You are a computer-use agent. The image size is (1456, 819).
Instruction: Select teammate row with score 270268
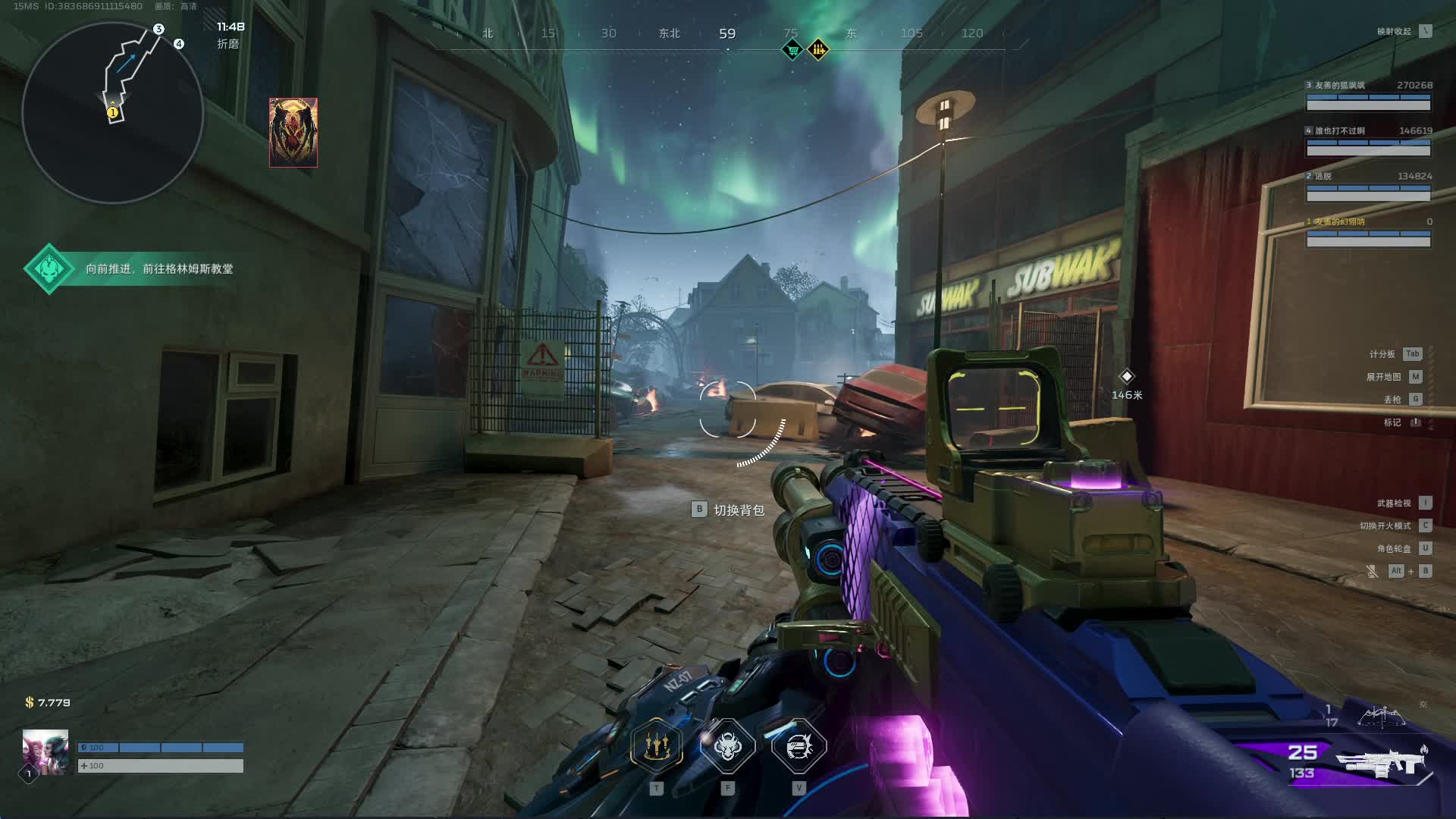click(1368, 96)
